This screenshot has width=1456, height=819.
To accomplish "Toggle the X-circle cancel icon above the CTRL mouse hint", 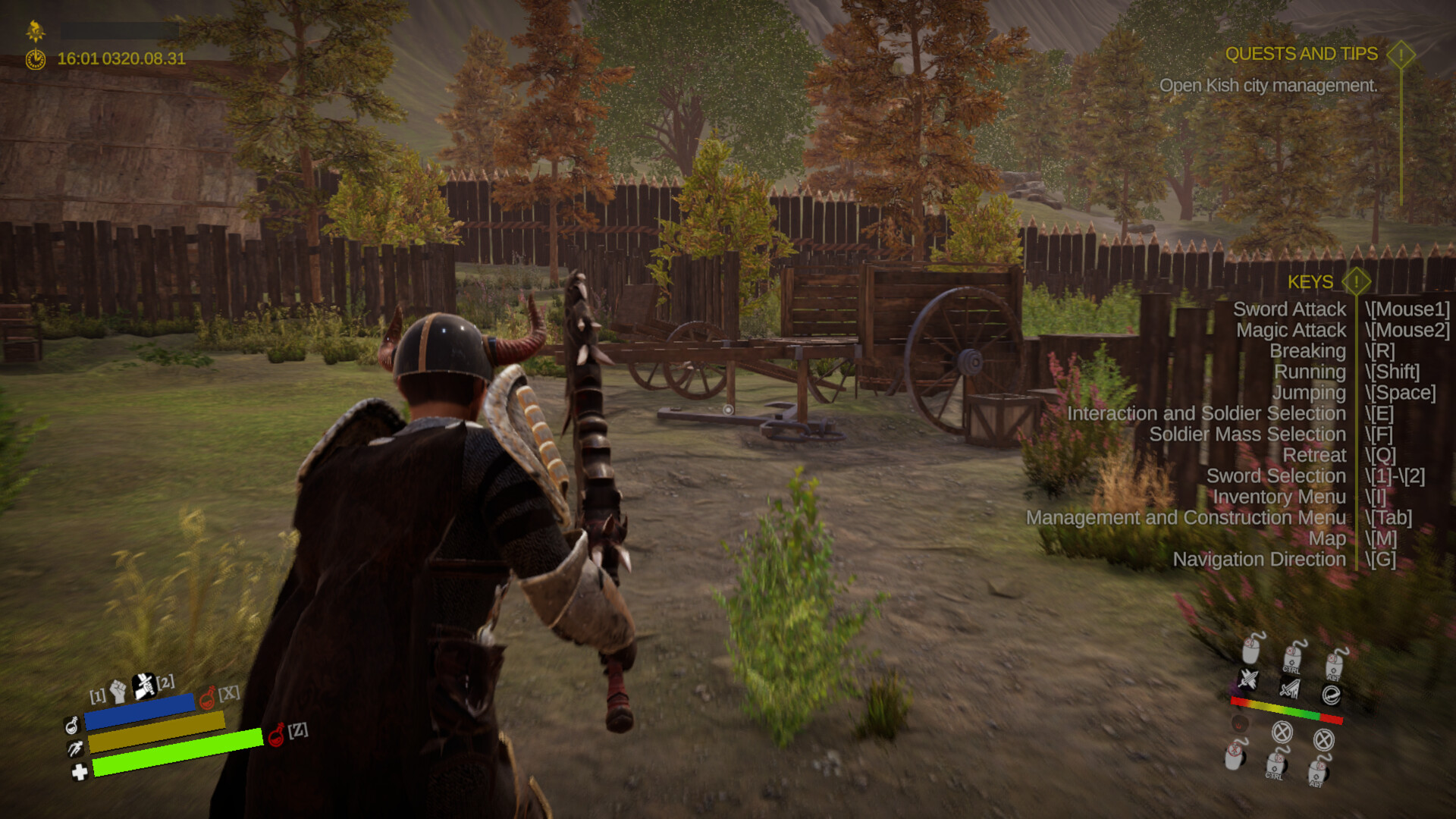I will point(1283,734).
